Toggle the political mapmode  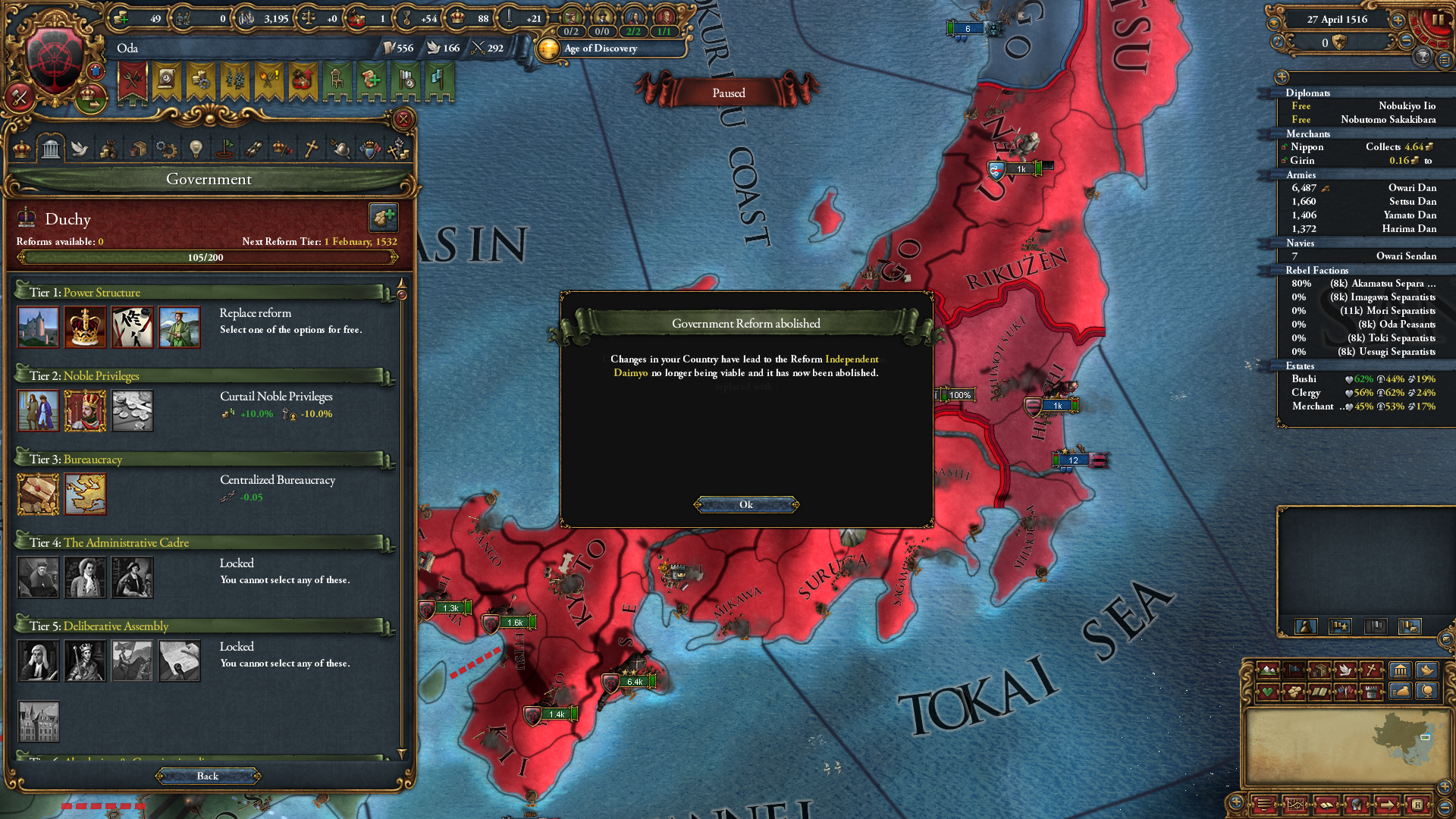1294,670
